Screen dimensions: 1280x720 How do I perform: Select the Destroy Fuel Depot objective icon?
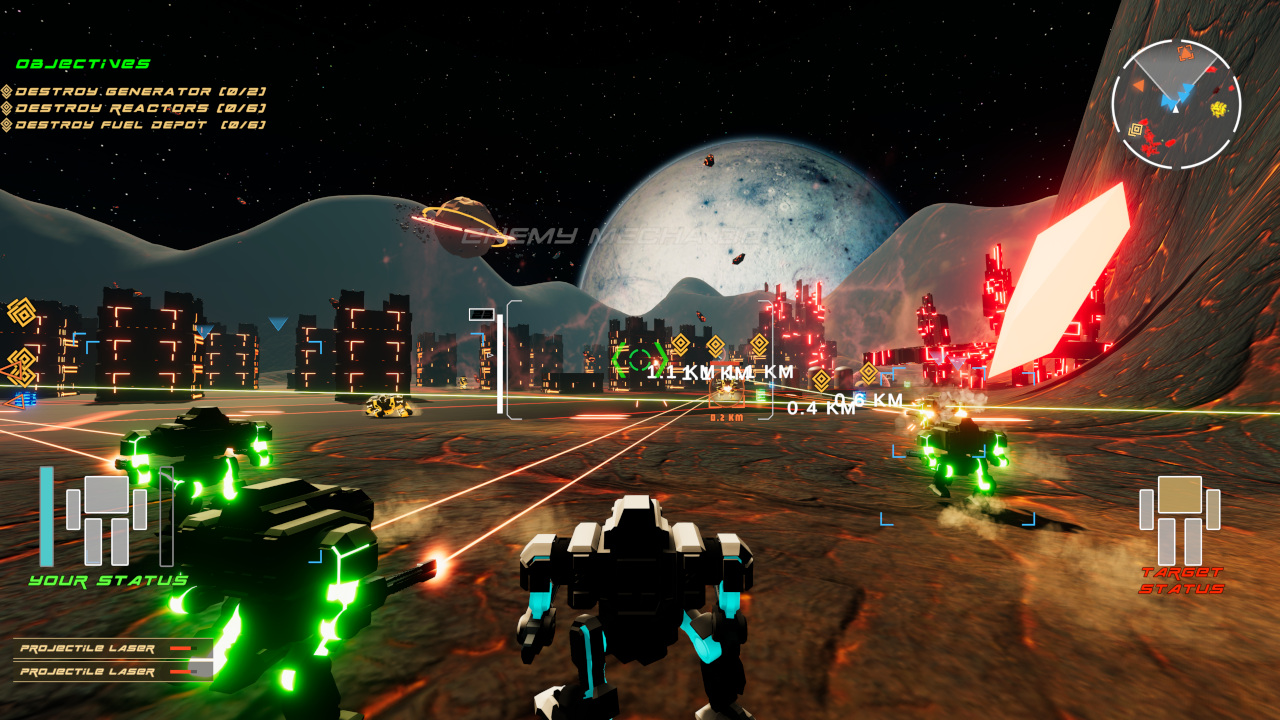tap(8, 124)
